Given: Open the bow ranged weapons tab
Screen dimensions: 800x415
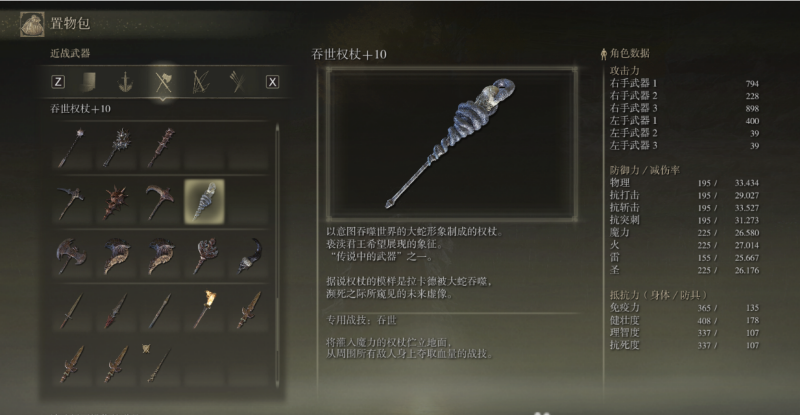Looking at the screenshot, I should point(198,82).
